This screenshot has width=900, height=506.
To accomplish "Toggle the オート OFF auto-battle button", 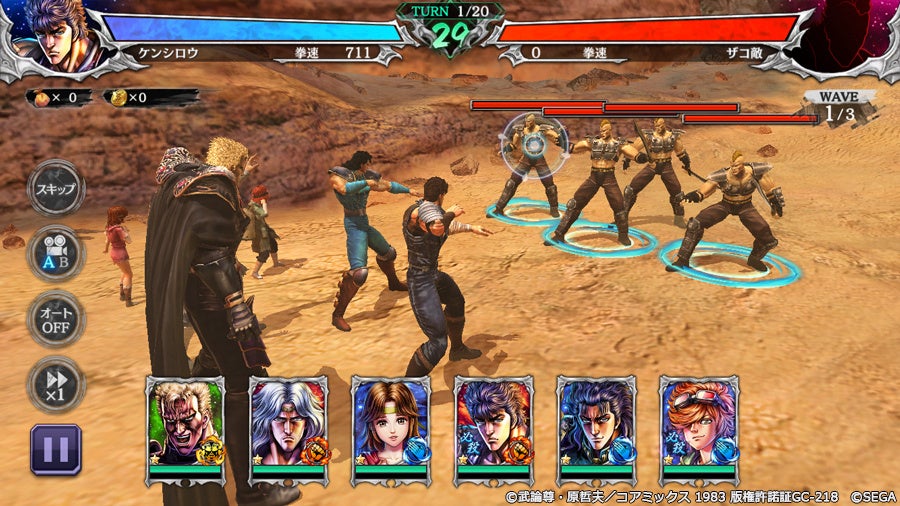I will [x=56, y=319].
